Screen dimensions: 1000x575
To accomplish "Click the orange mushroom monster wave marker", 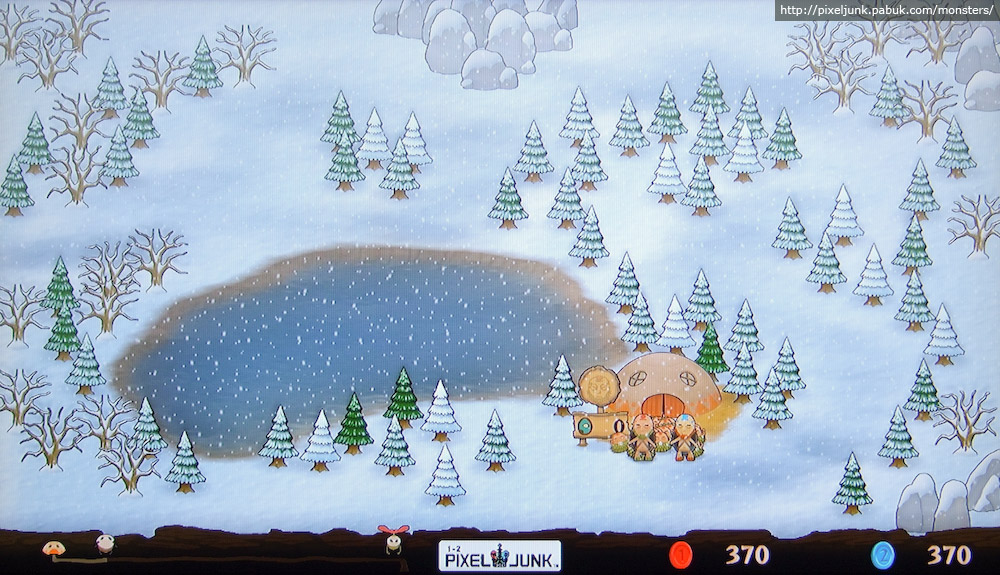I will click(50, 548).
